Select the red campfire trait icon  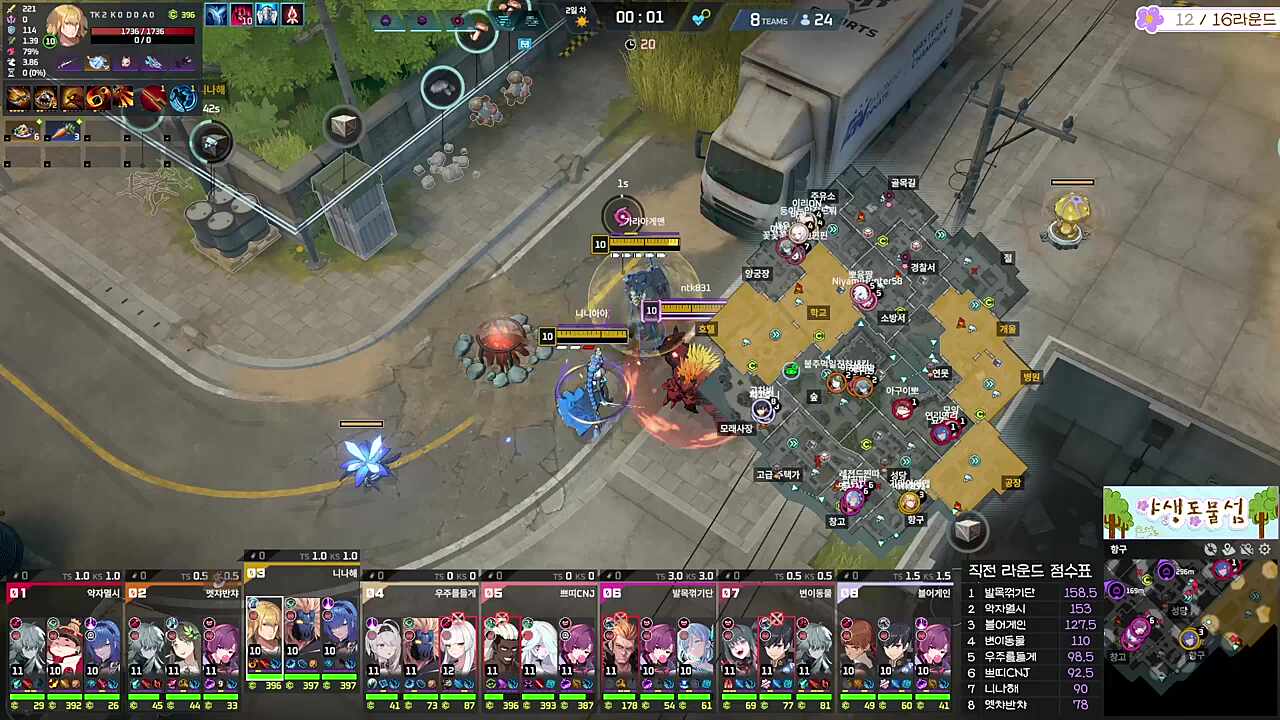(x=291, y=15)
